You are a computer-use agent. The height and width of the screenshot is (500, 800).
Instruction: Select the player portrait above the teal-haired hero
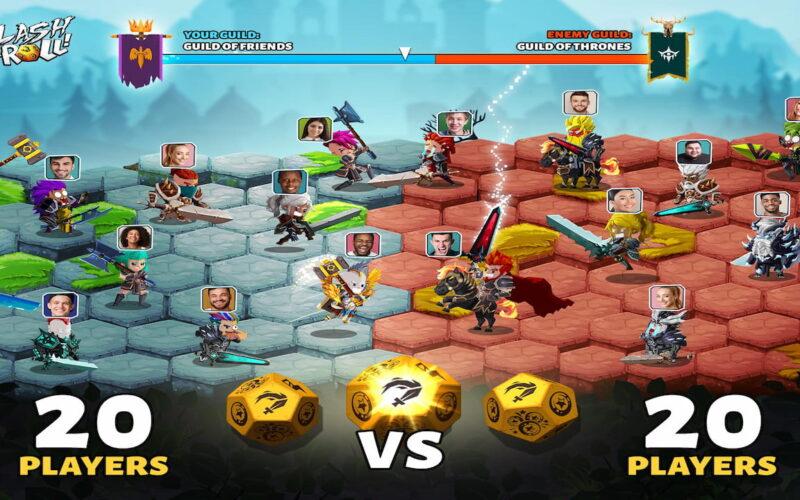pyautogui.click(x=134, y=237)
